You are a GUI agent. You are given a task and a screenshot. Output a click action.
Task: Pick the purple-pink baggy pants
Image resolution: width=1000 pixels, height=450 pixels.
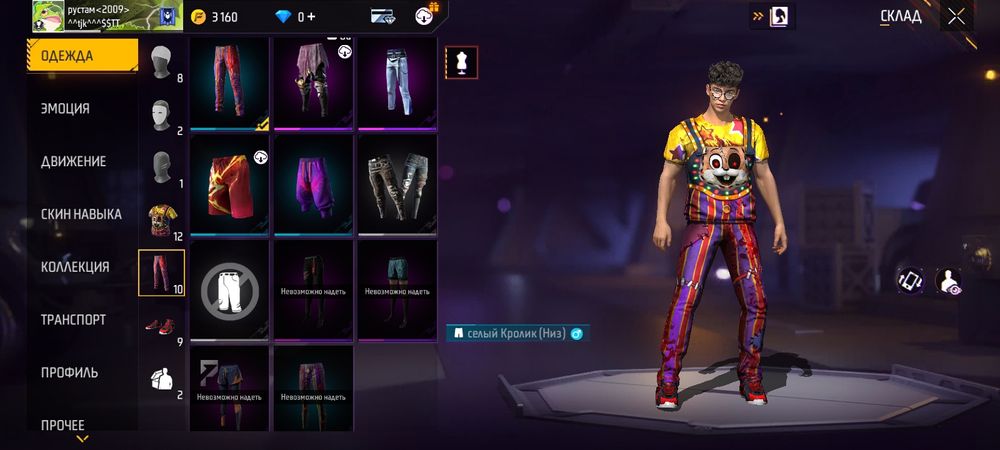(x=313, y=183)
